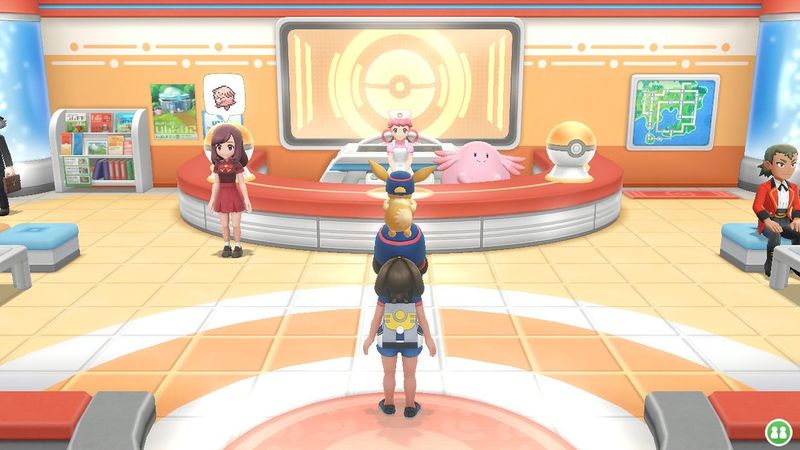The image size is (800, 450).
Task: Click the green two-player support icon
Action: pyautogui.click(x=776, y=431)
